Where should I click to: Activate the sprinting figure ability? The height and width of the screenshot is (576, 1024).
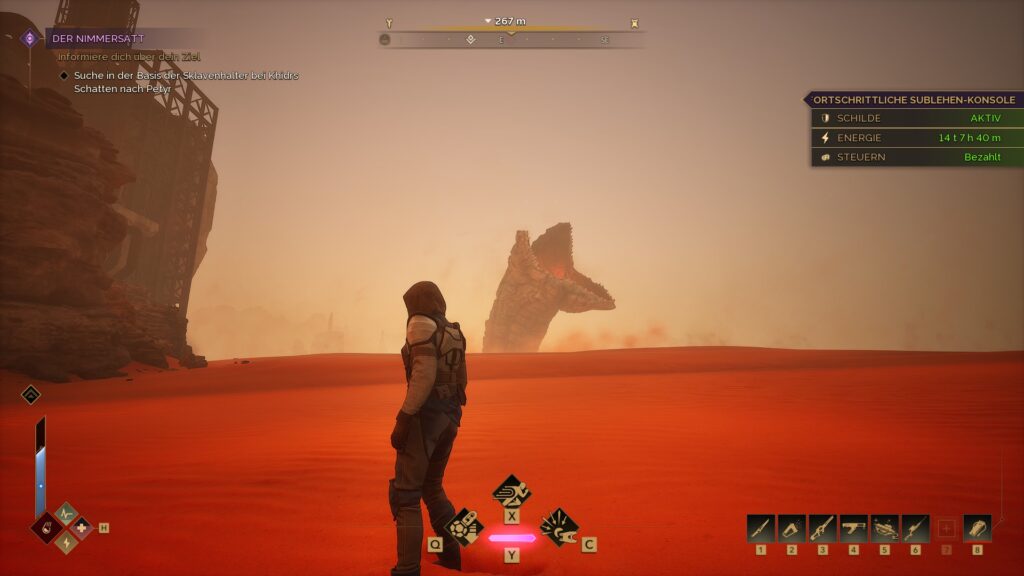[511, 492]
